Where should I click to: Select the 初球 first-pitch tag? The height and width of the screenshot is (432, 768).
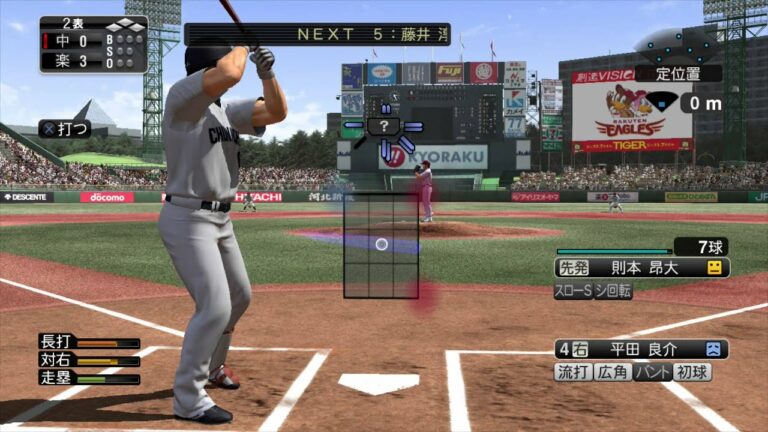692,372
